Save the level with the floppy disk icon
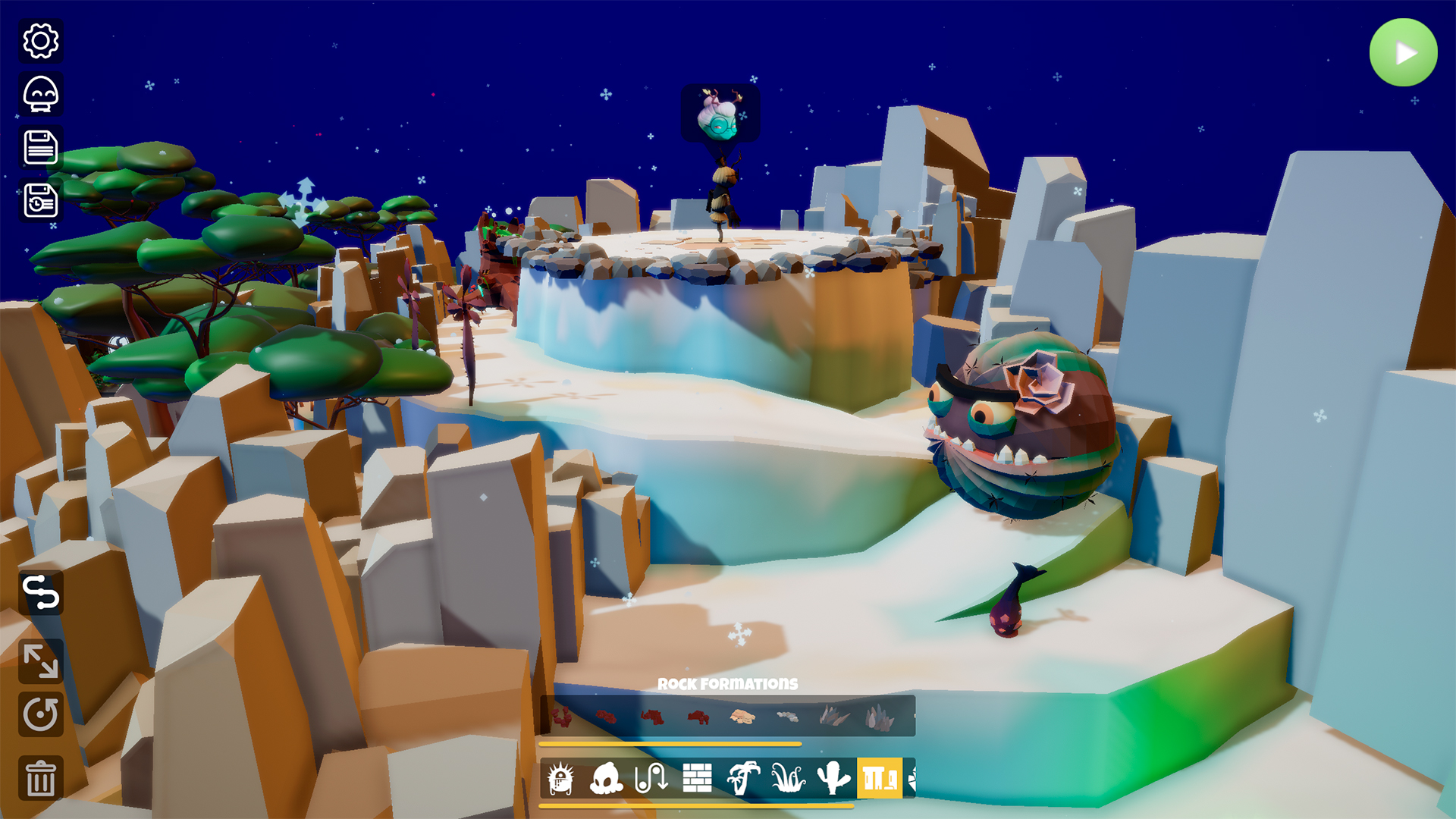1456x819 pixels. [x=42, y=149]
